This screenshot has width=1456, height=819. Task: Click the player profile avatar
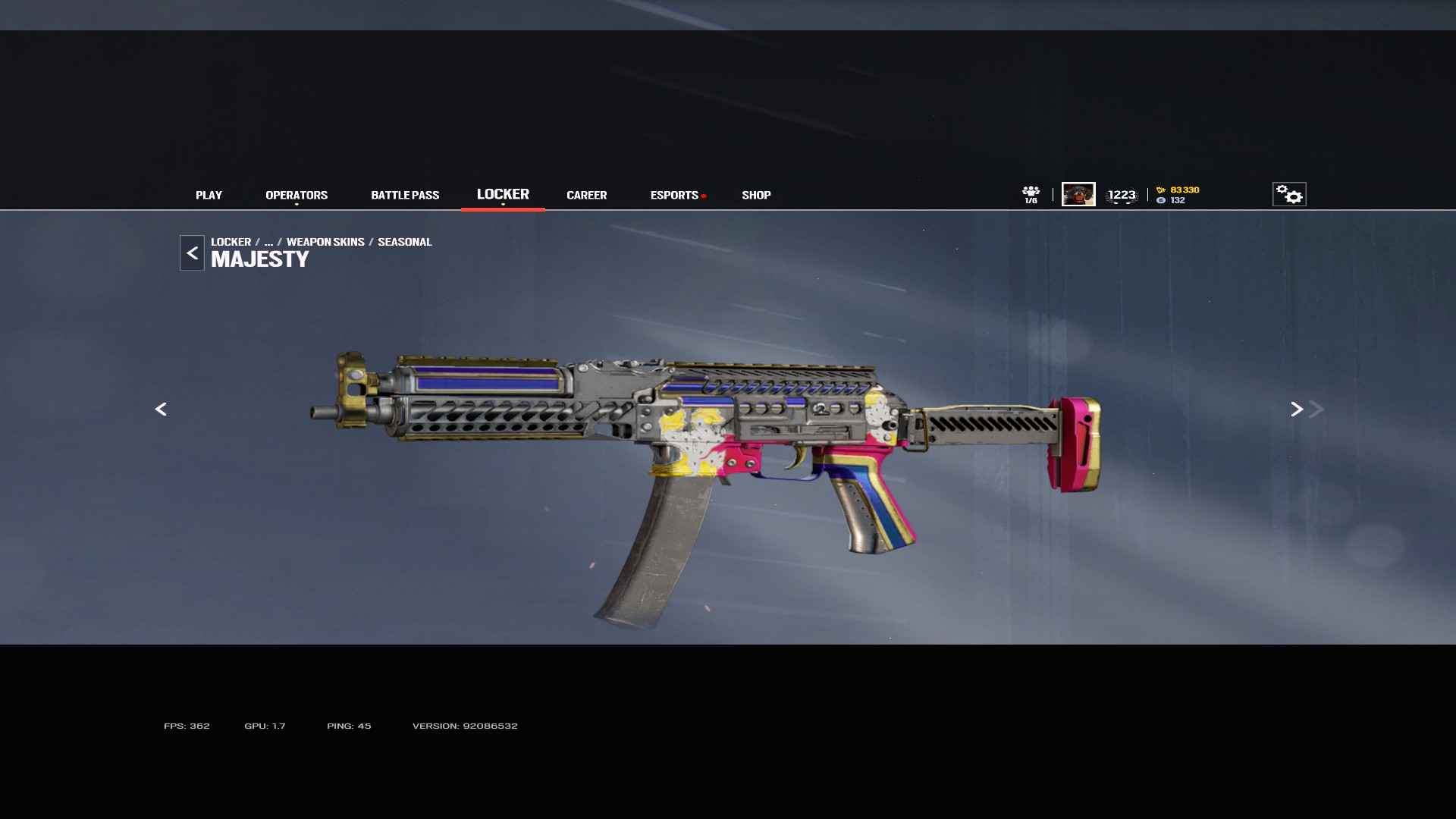tap(1078, 194)
